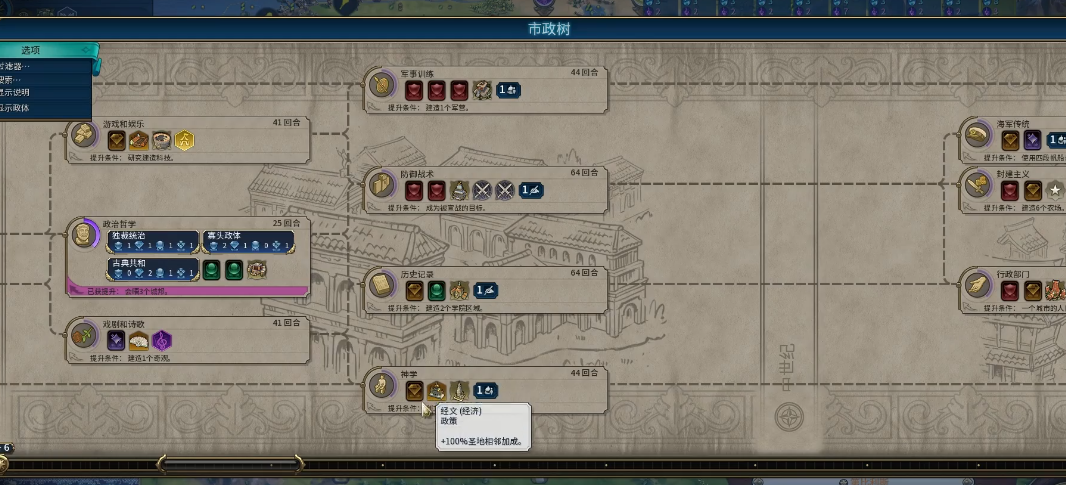Research the 戏剧和诗歌 civic

click(x=83, y=336)
